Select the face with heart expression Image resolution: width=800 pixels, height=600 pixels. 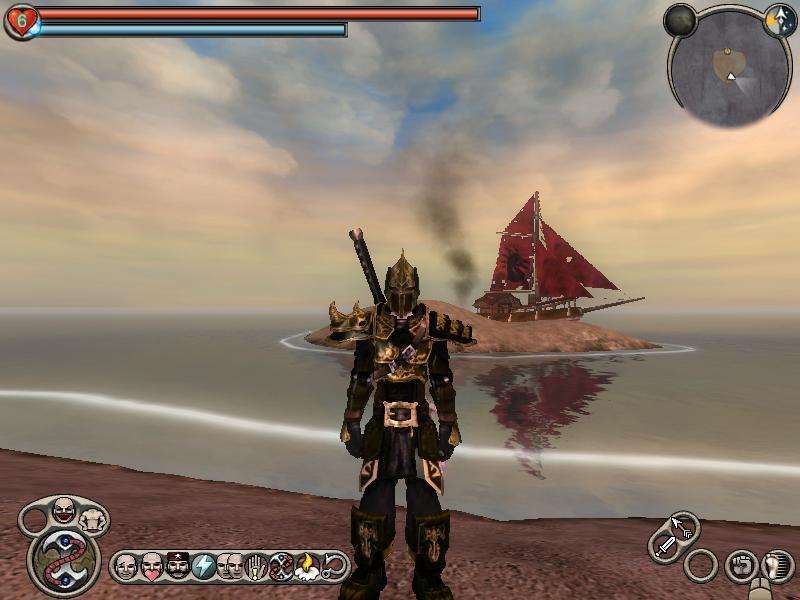[152, 567]
